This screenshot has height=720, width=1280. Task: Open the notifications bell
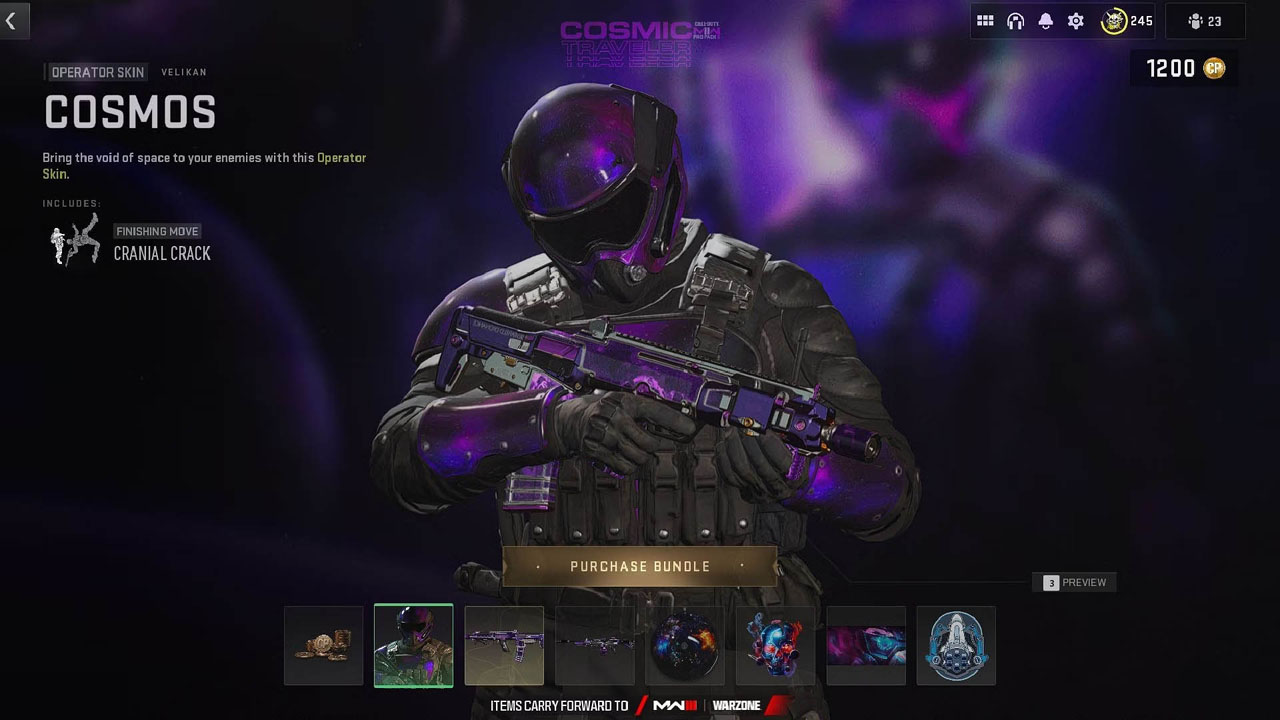pos(1045,20)
